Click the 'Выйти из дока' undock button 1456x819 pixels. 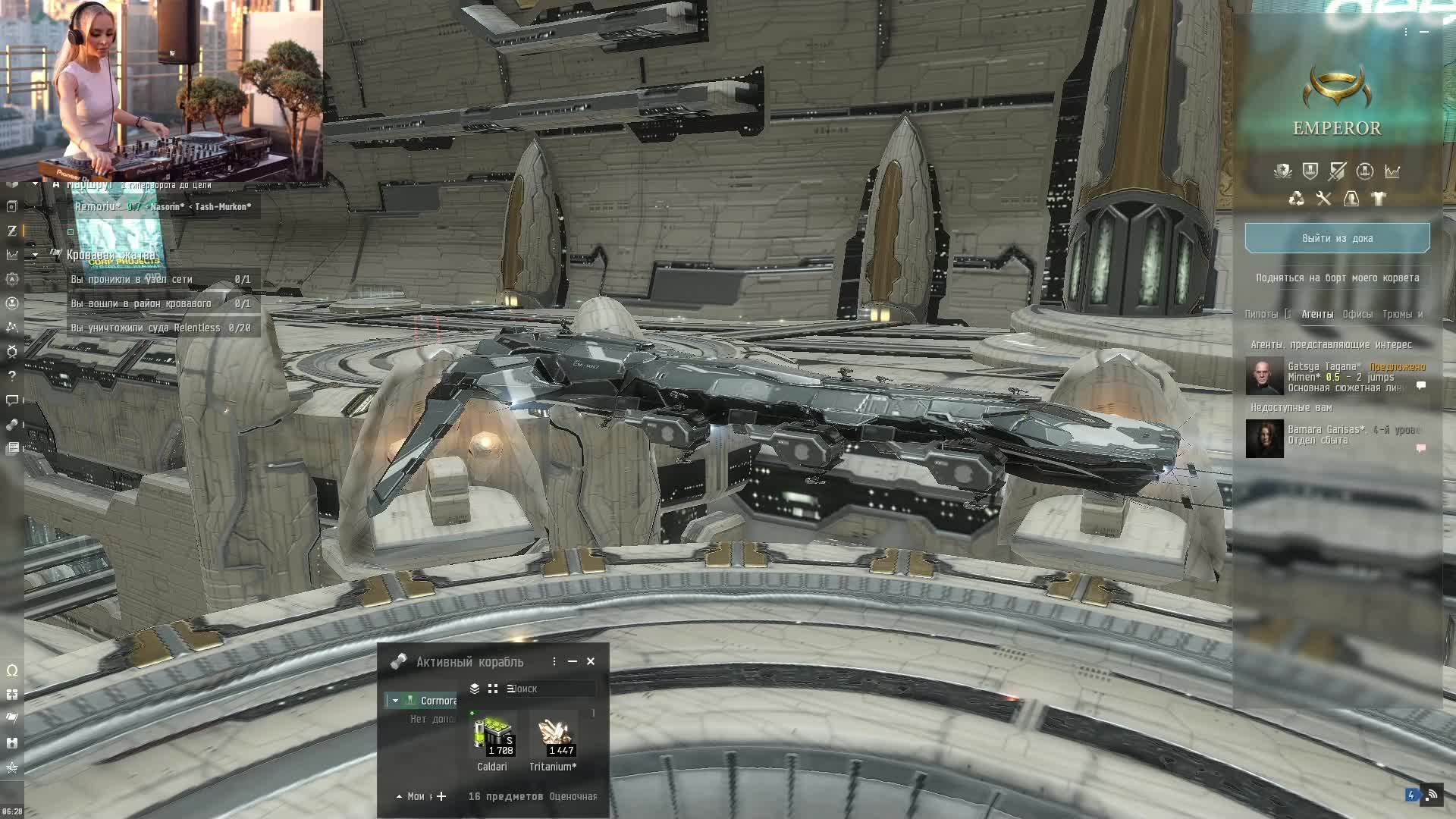pyautogui.click(x=1337, y=238)
